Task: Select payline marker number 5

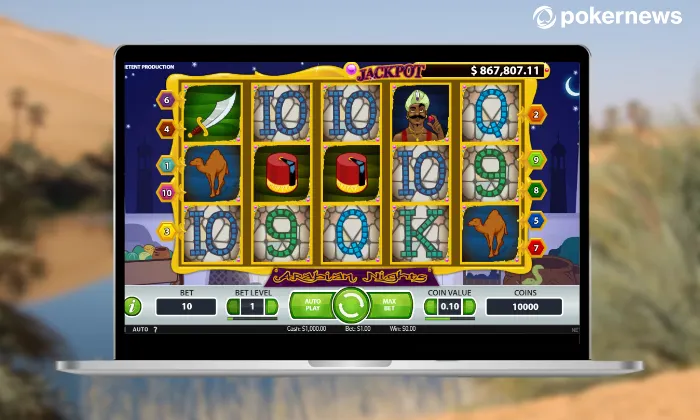Action: (x=536, y=220)
